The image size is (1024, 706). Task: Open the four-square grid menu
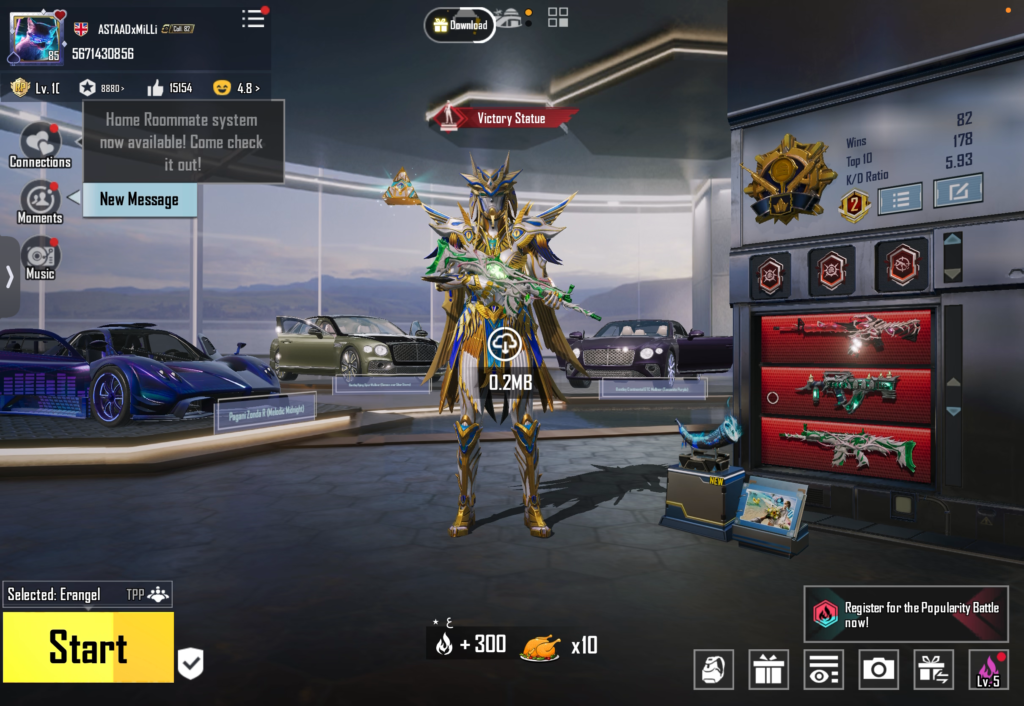[558, 17]
